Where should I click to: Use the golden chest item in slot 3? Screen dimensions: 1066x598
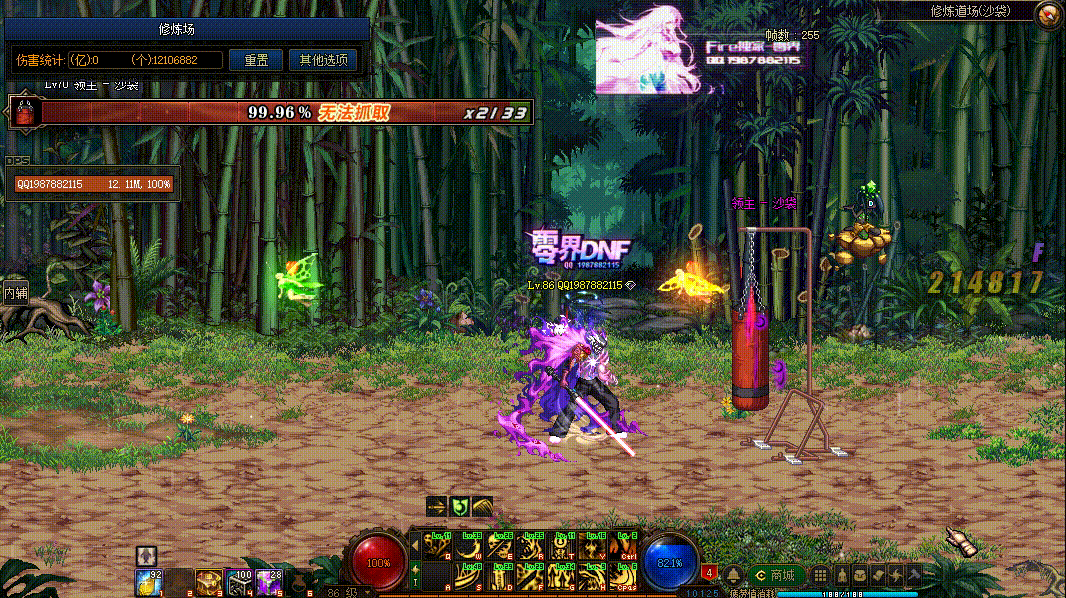[x=209, y=580]
